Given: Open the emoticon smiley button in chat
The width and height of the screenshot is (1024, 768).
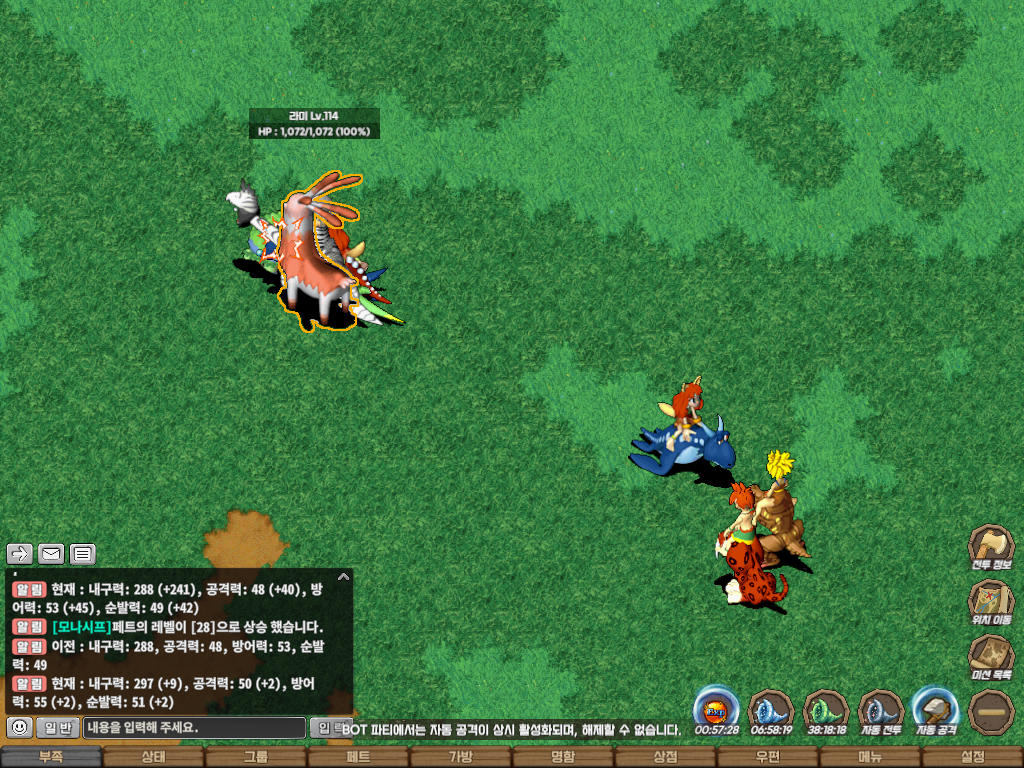Looking at the screenshot, I should [18, 727].
